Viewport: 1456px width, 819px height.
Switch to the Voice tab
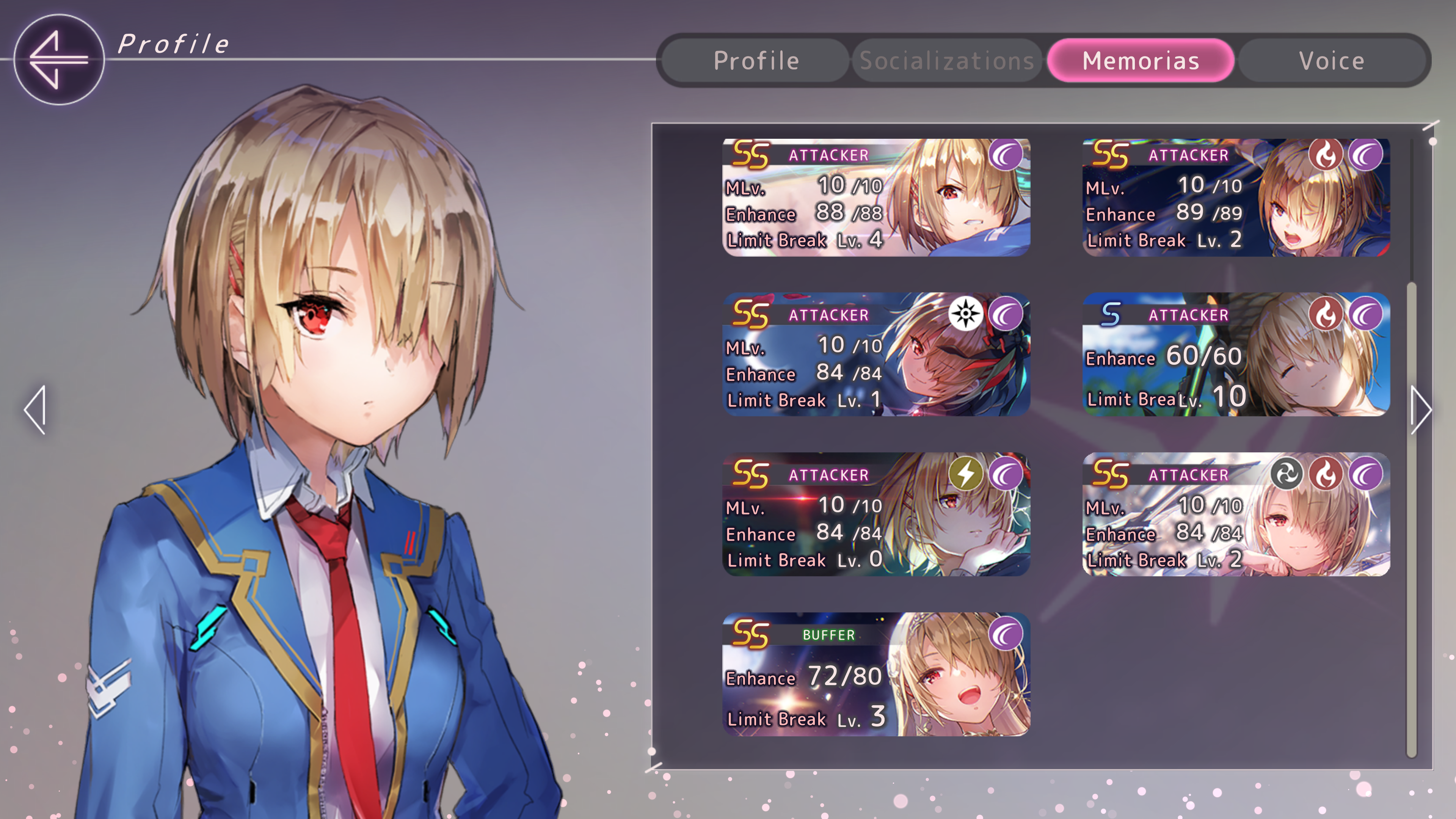[1331, 61]
